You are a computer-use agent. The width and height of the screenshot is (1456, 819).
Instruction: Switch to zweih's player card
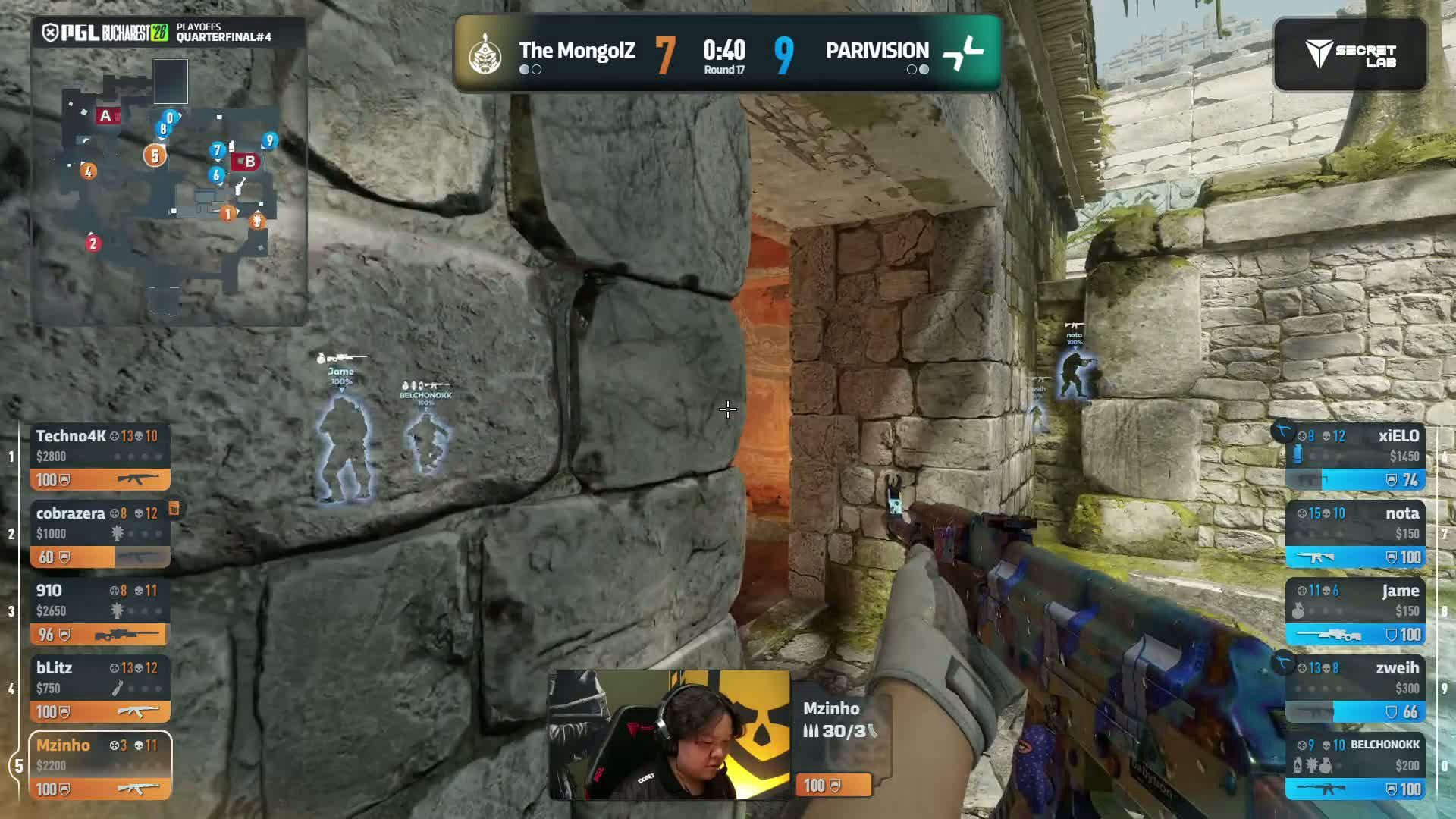[x=1355, y=689]
